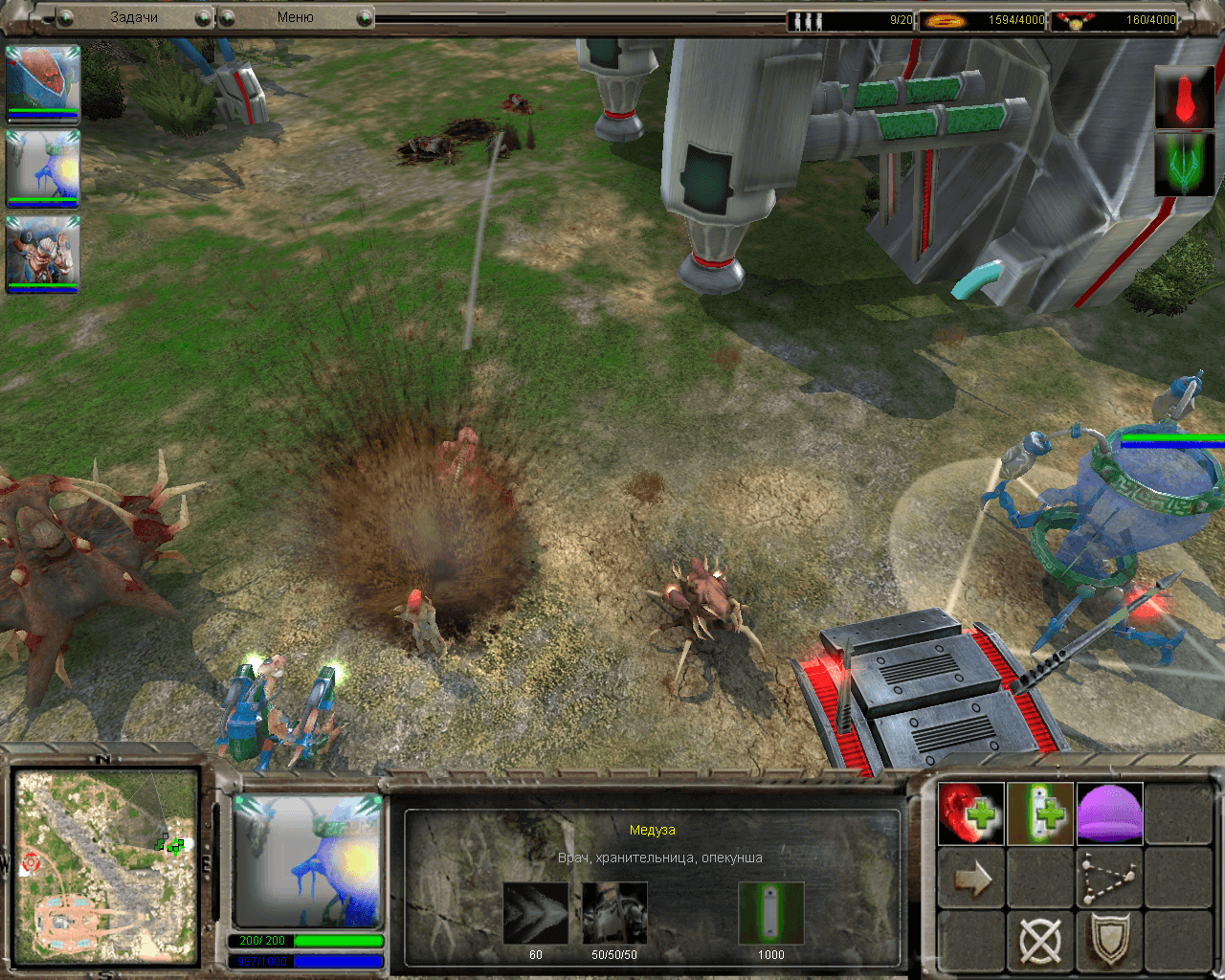Image resolution: width=1225 pixels, height=980 pixels.
Task: Click the green capsule icon showing 1000
Action: [770, 913]
